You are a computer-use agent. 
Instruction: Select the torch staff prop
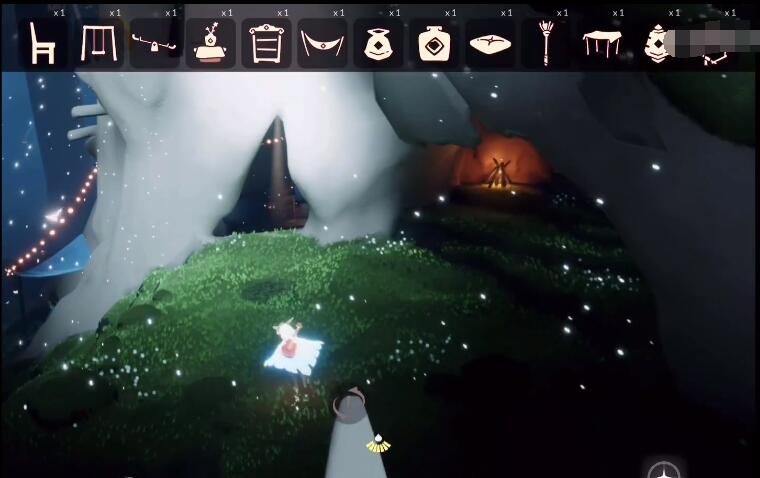[546, 44]
